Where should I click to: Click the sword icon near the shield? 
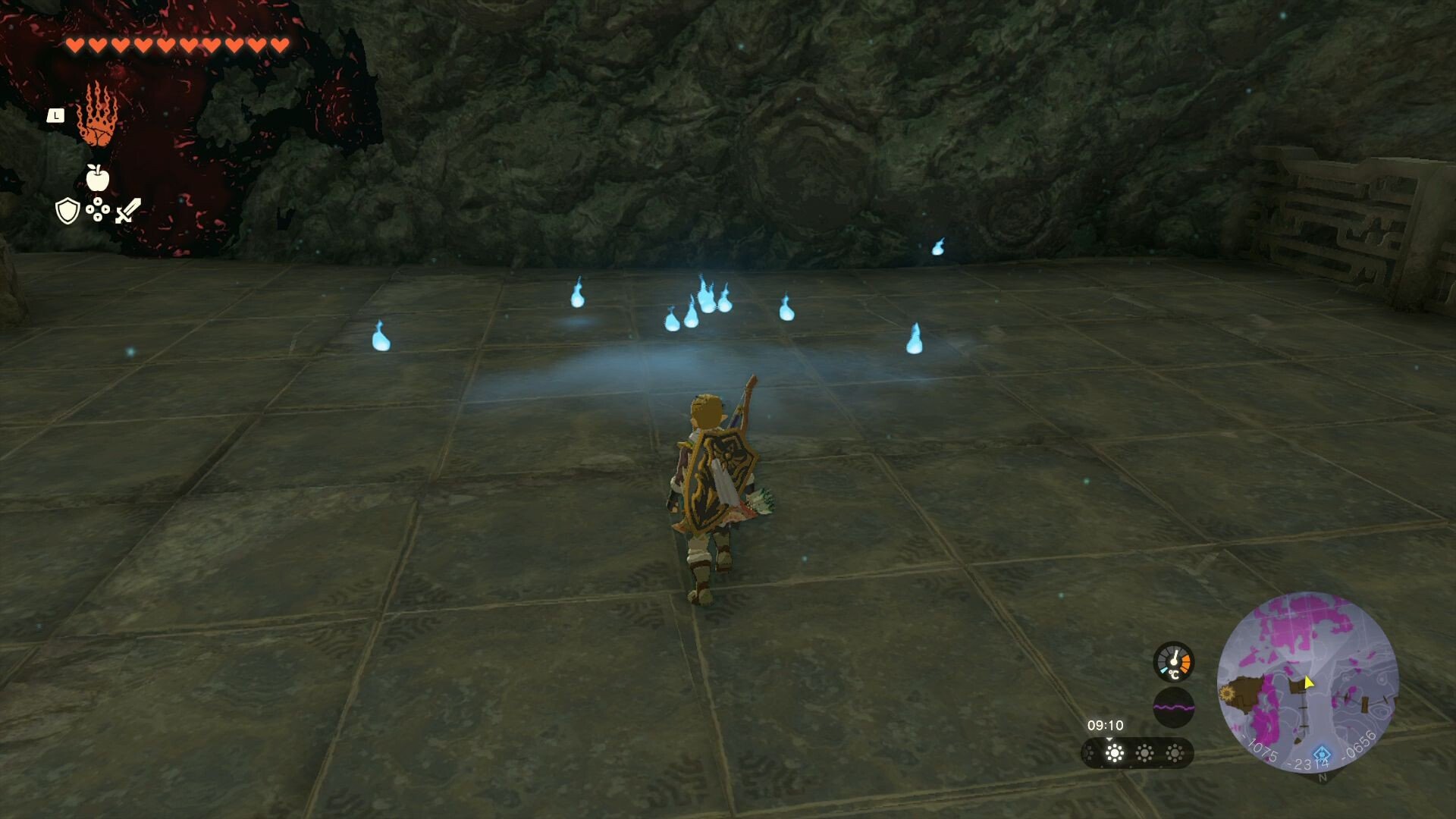pos(127,211)
